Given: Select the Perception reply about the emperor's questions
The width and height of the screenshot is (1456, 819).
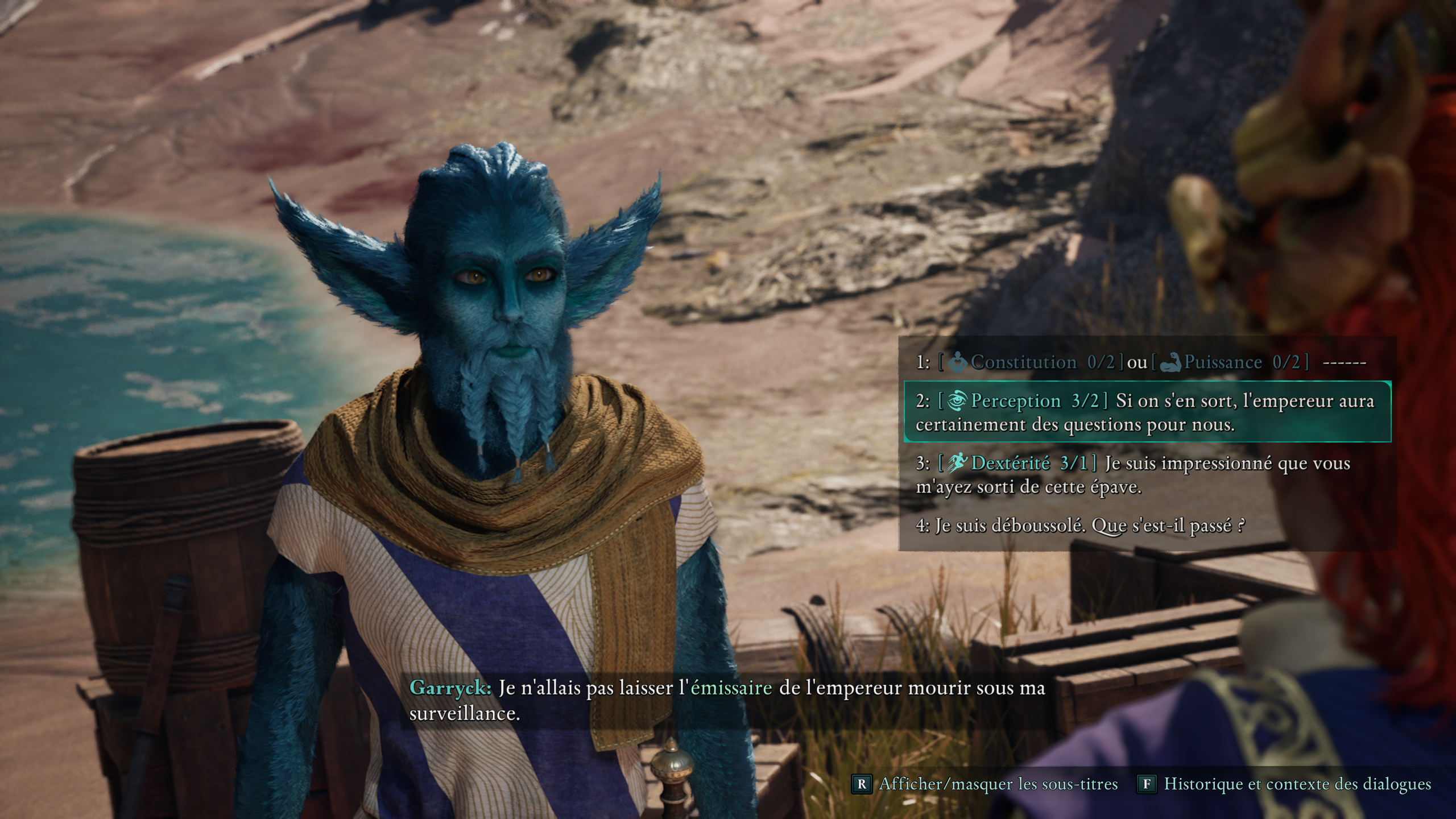Looking at the screenshot, I should coord(1146,412).
